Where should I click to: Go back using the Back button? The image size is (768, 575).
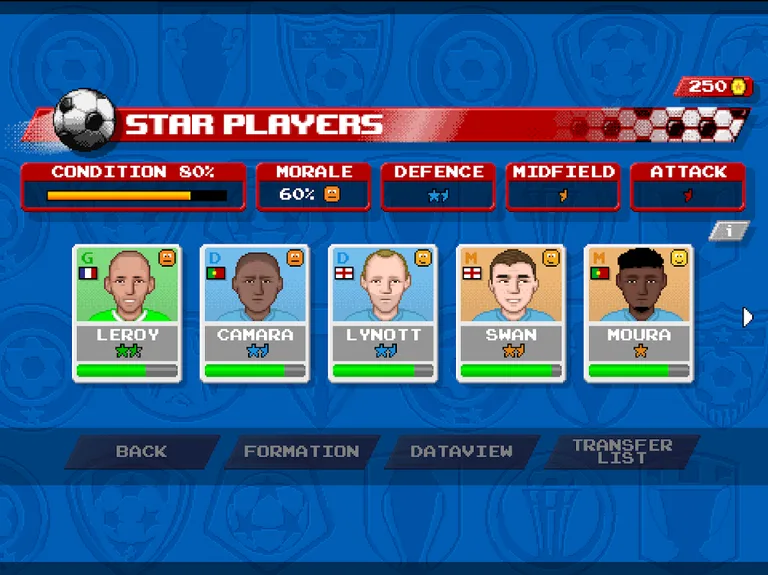coord(141,452)
